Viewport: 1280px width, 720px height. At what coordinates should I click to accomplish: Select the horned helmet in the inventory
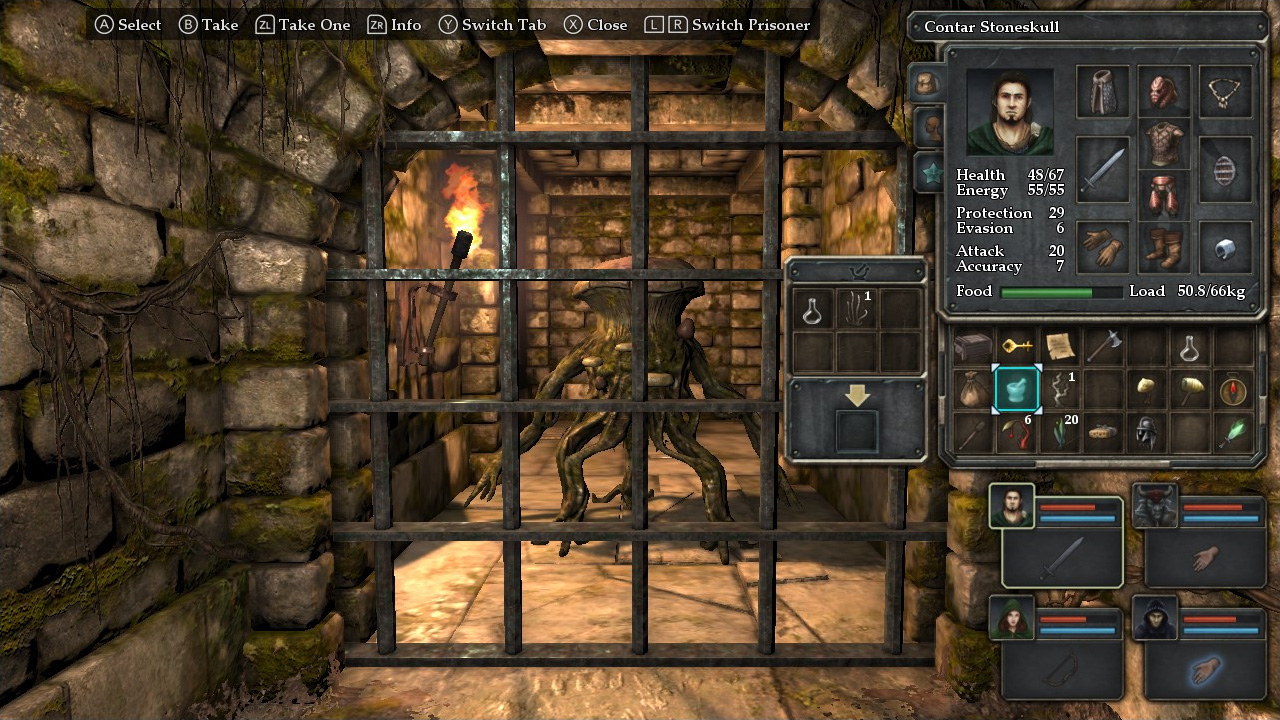click(x=1147, y=433)
